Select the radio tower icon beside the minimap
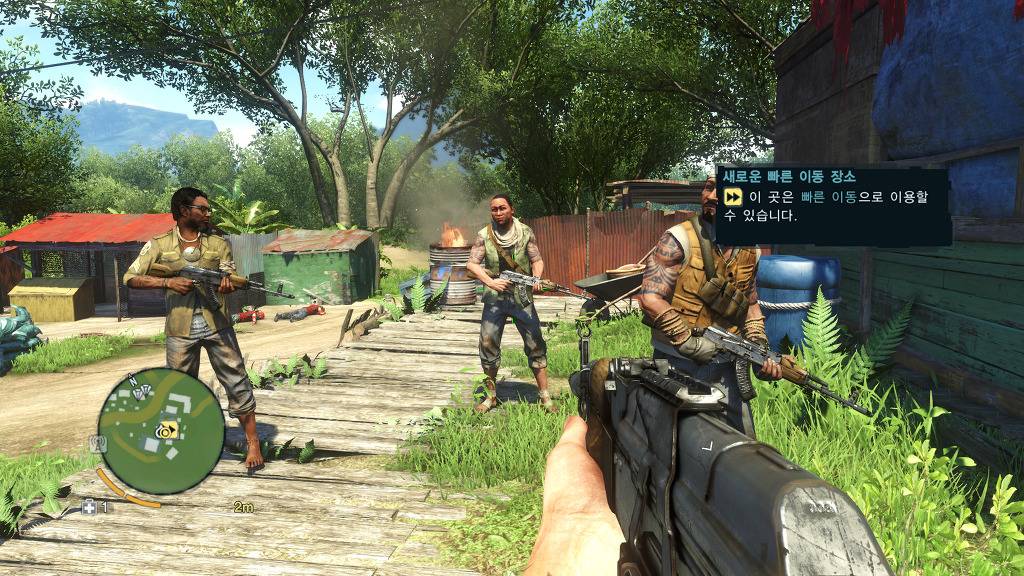The width and height of the screenshot is (1024, 576). tap(98, 441)
